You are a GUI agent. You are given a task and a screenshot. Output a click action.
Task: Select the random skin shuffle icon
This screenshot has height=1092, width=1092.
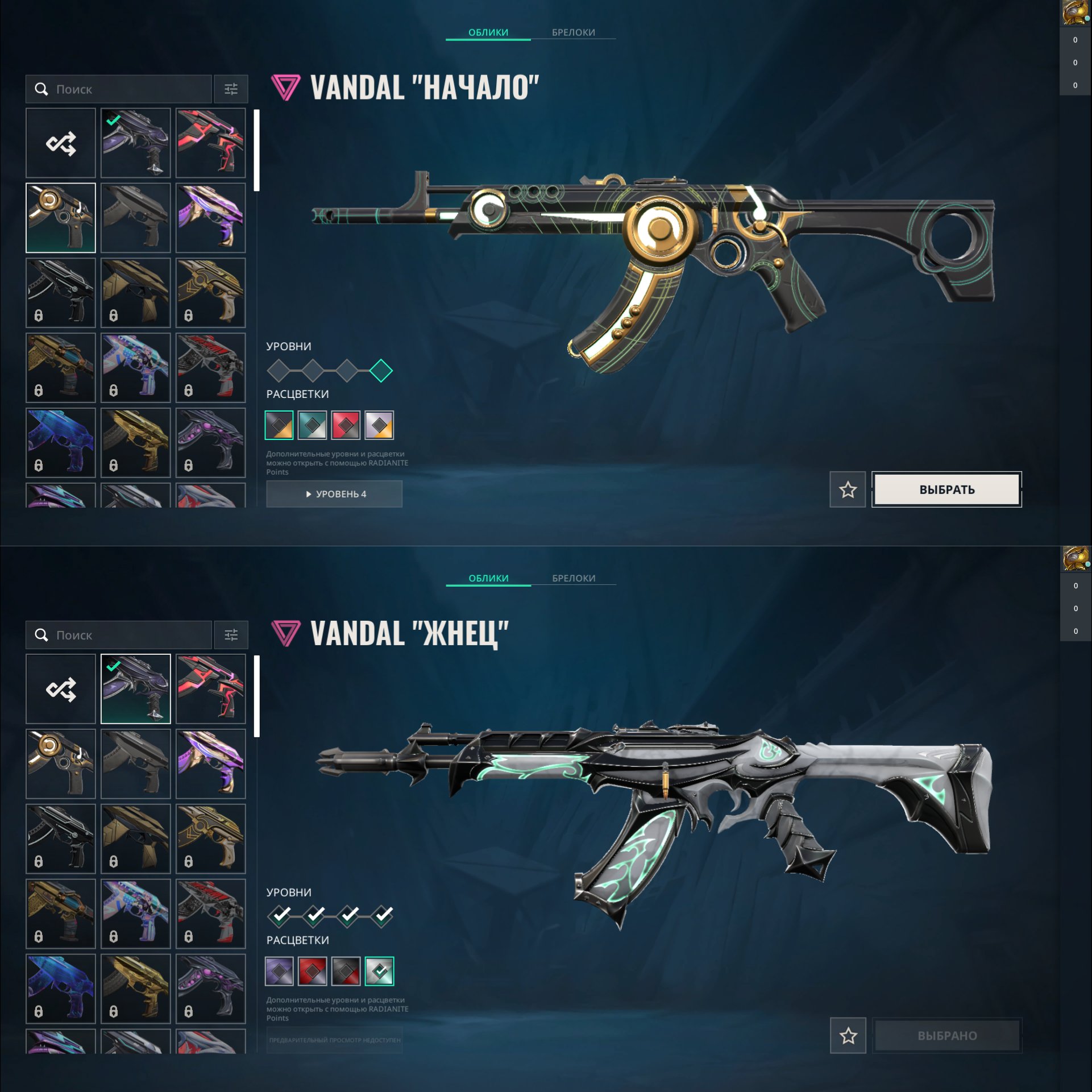point(60,142)
